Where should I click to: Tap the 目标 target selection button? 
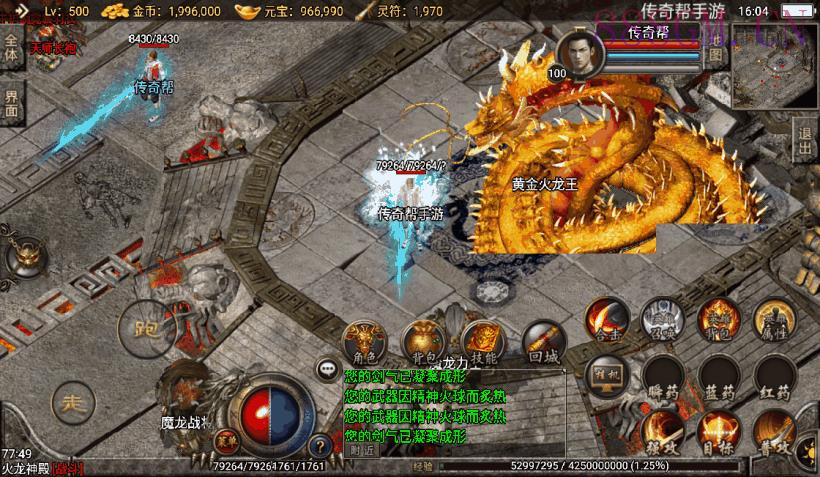(718, 433)
